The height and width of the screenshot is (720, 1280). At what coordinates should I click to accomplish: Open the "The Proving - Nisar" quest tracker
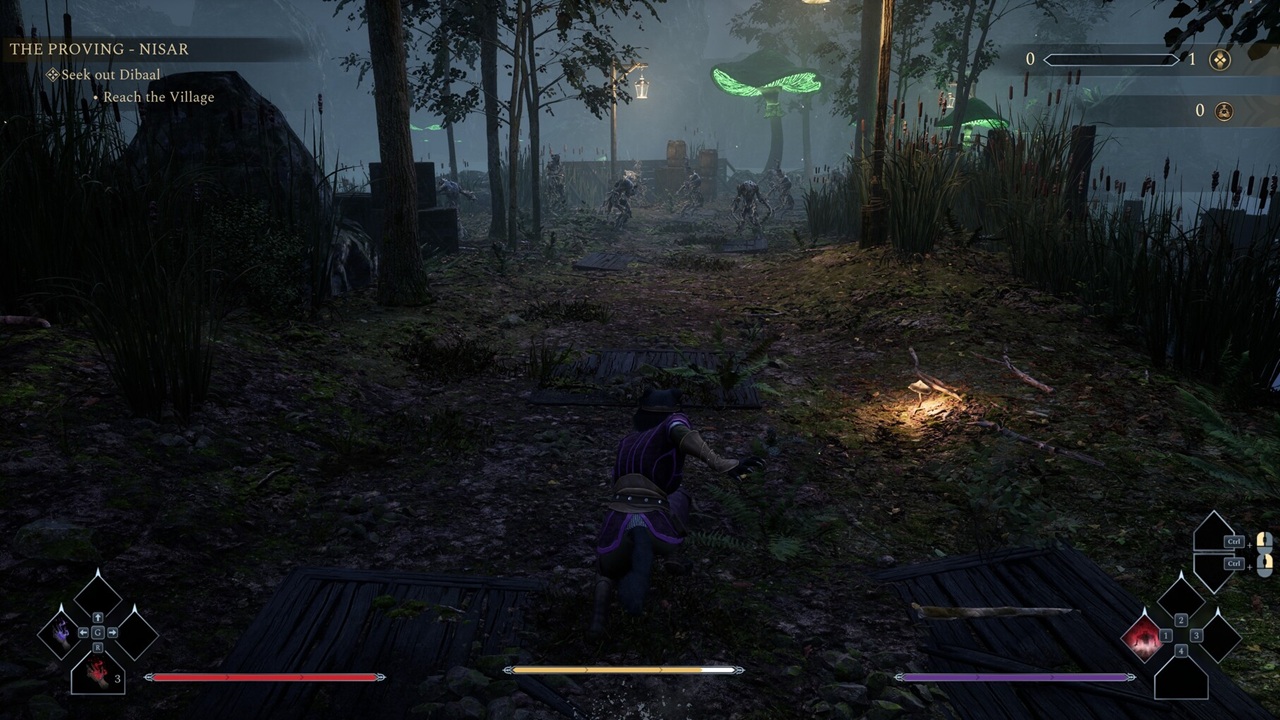[99, 49]
